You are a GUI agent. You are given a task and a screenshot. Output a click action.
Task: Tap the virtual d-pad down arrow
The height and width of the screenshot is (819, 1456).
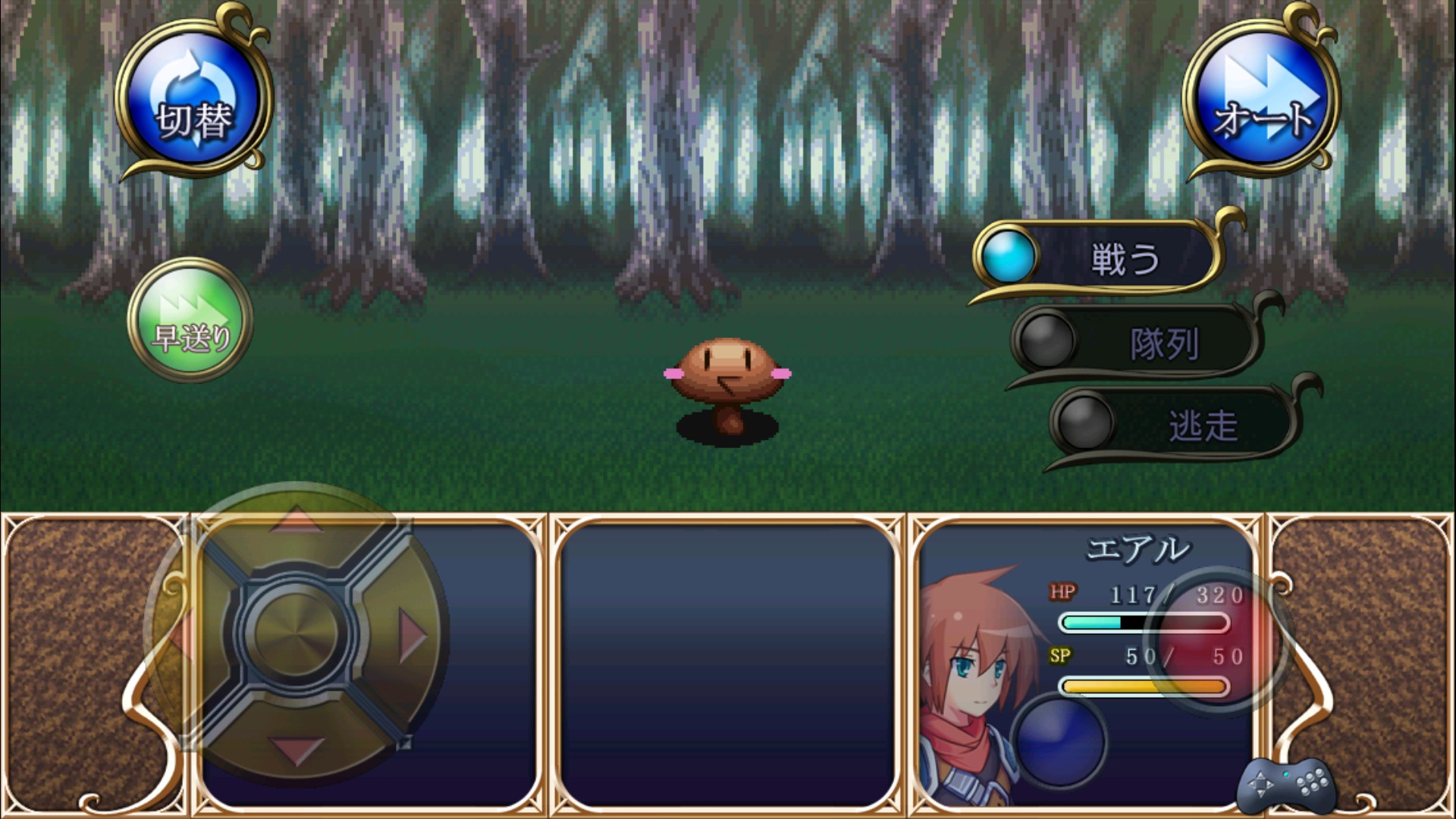point(297,748)
